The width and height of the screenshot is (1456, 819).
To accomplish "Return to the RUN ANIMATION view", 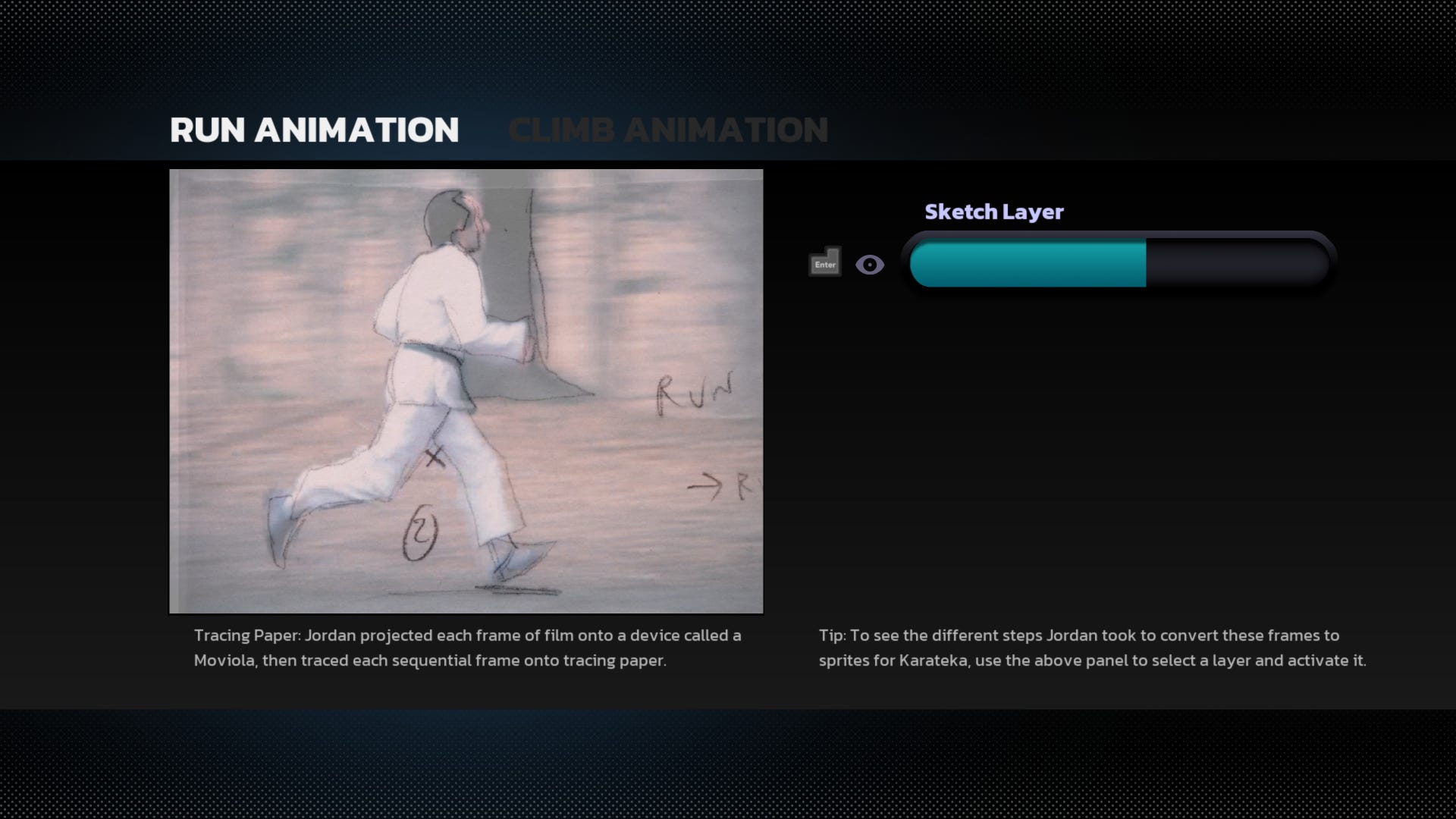I will 315,130.
